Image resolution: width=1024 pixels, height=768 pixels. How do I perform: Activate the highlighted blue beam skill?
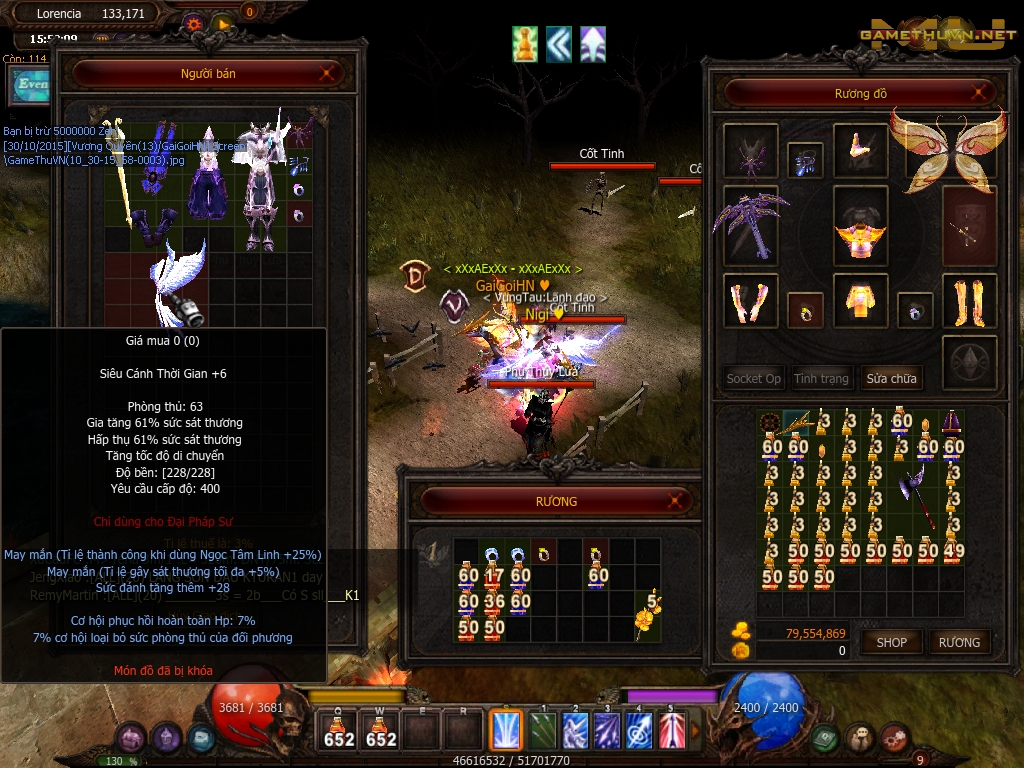pyautogui.click(x=506, y=730)
